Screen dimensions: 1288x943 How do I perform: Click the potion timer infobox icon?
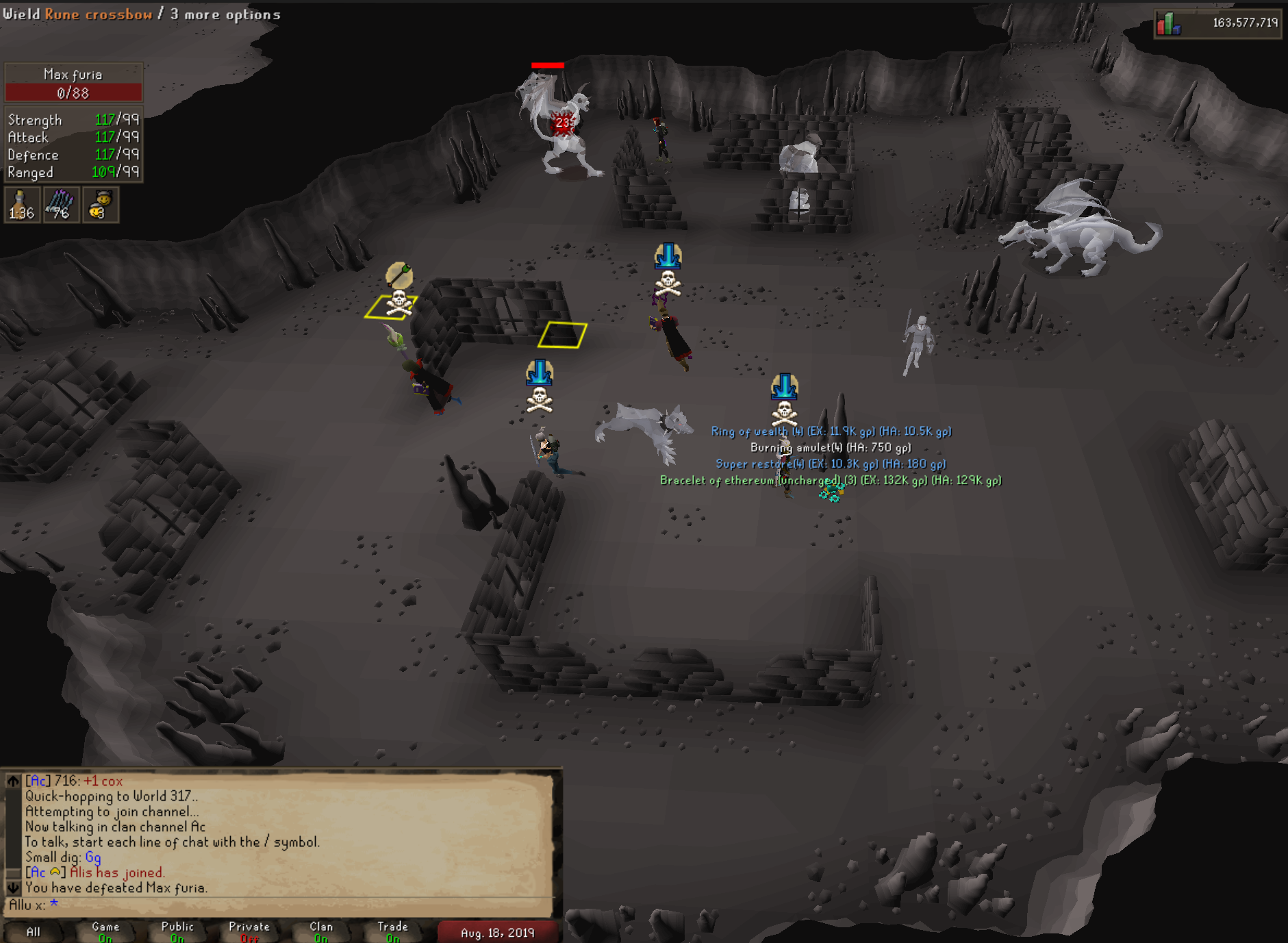tap(21, 205)
